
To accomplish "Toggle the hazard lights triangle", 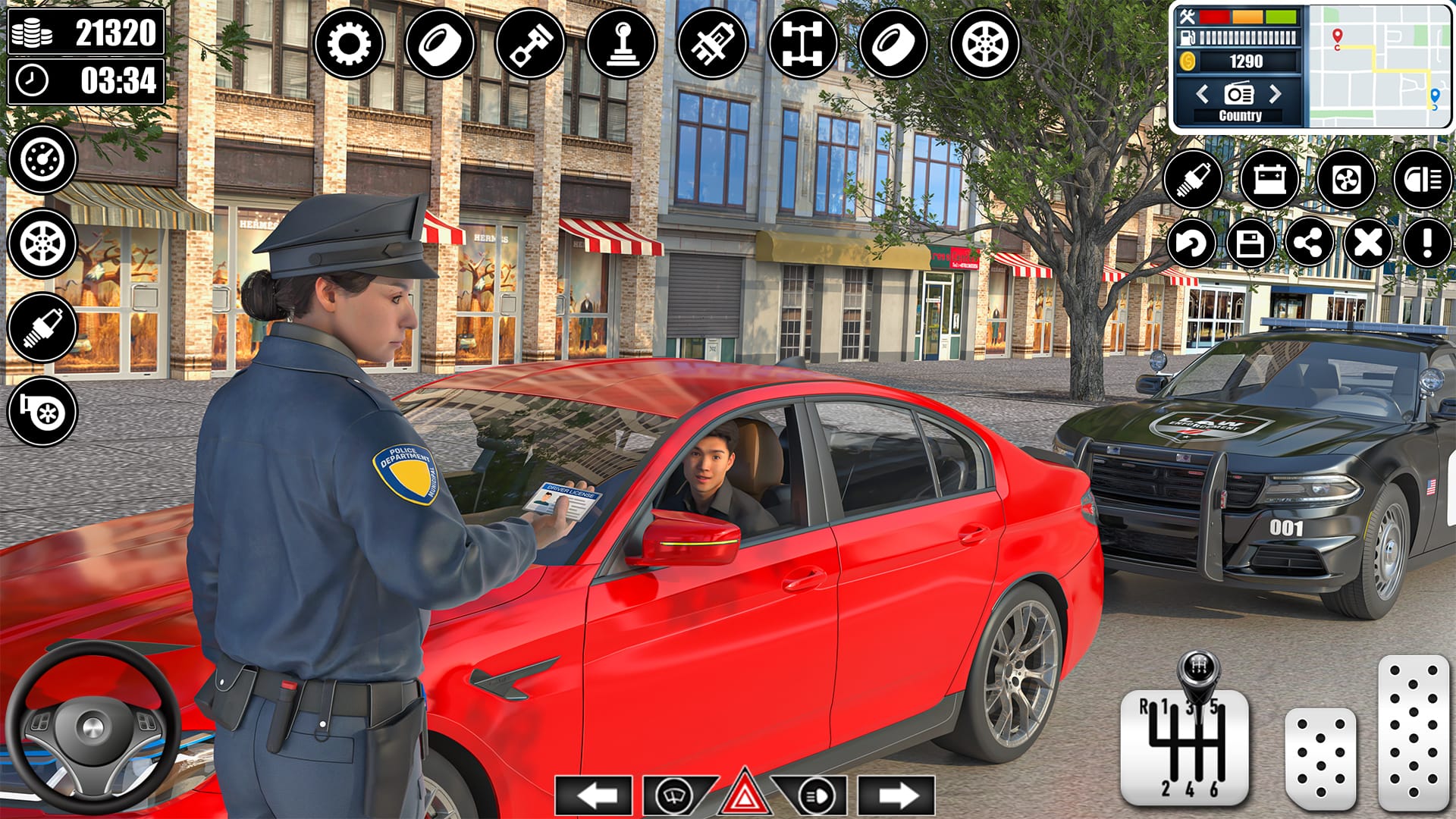I will click(x=744, y=792).
